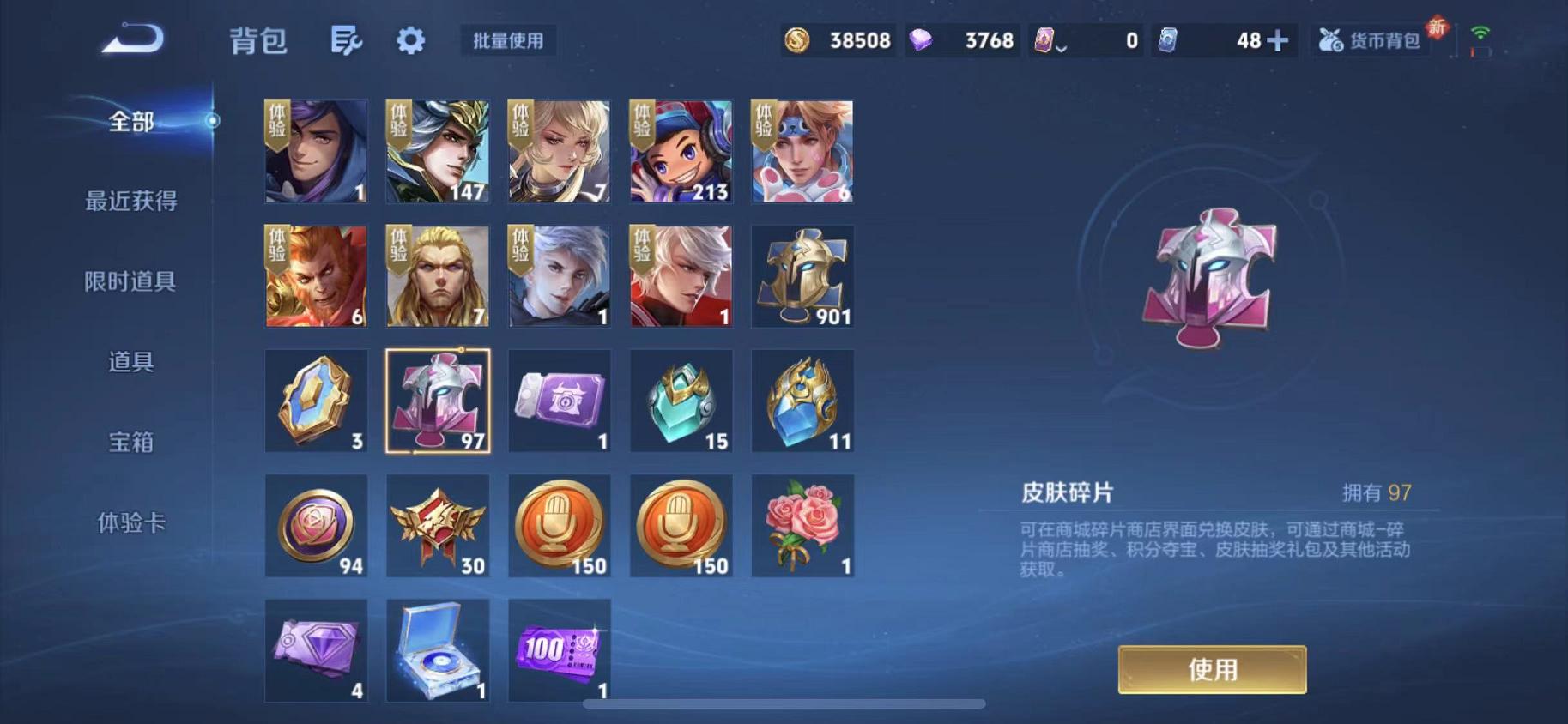Click the blue card currency icon
1568x724 pixels.
pyautogui.click(x=1170, y=39)
